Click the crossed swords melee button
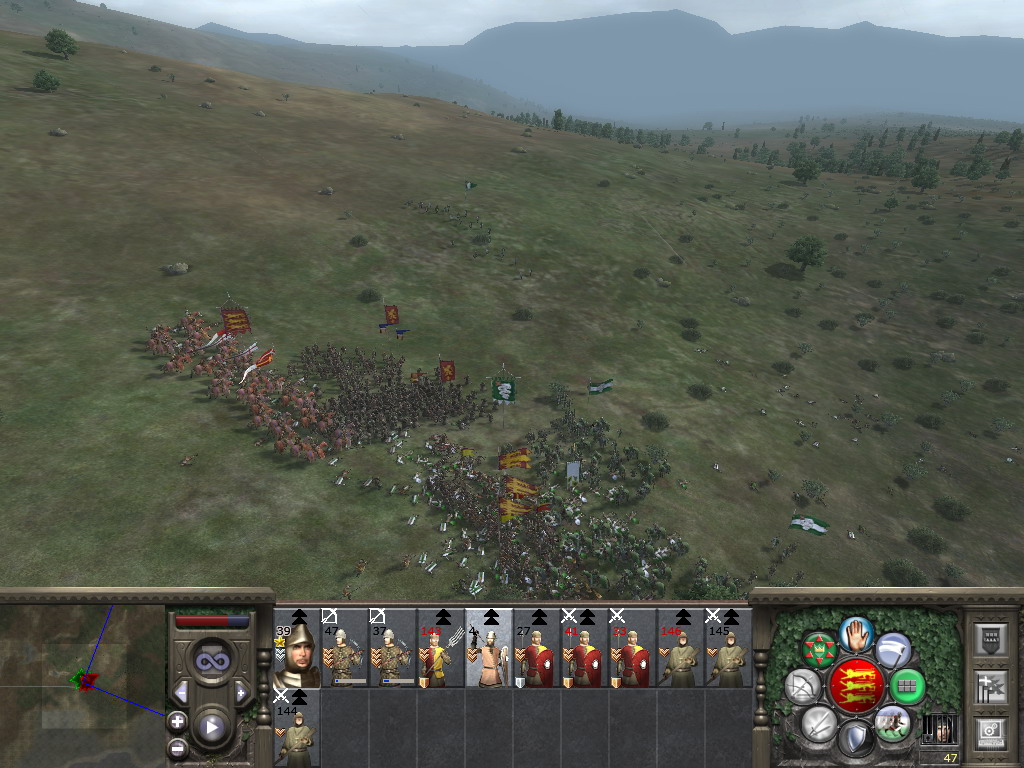Viewport: 1024px width, 768px height. (x=819, y=723)
